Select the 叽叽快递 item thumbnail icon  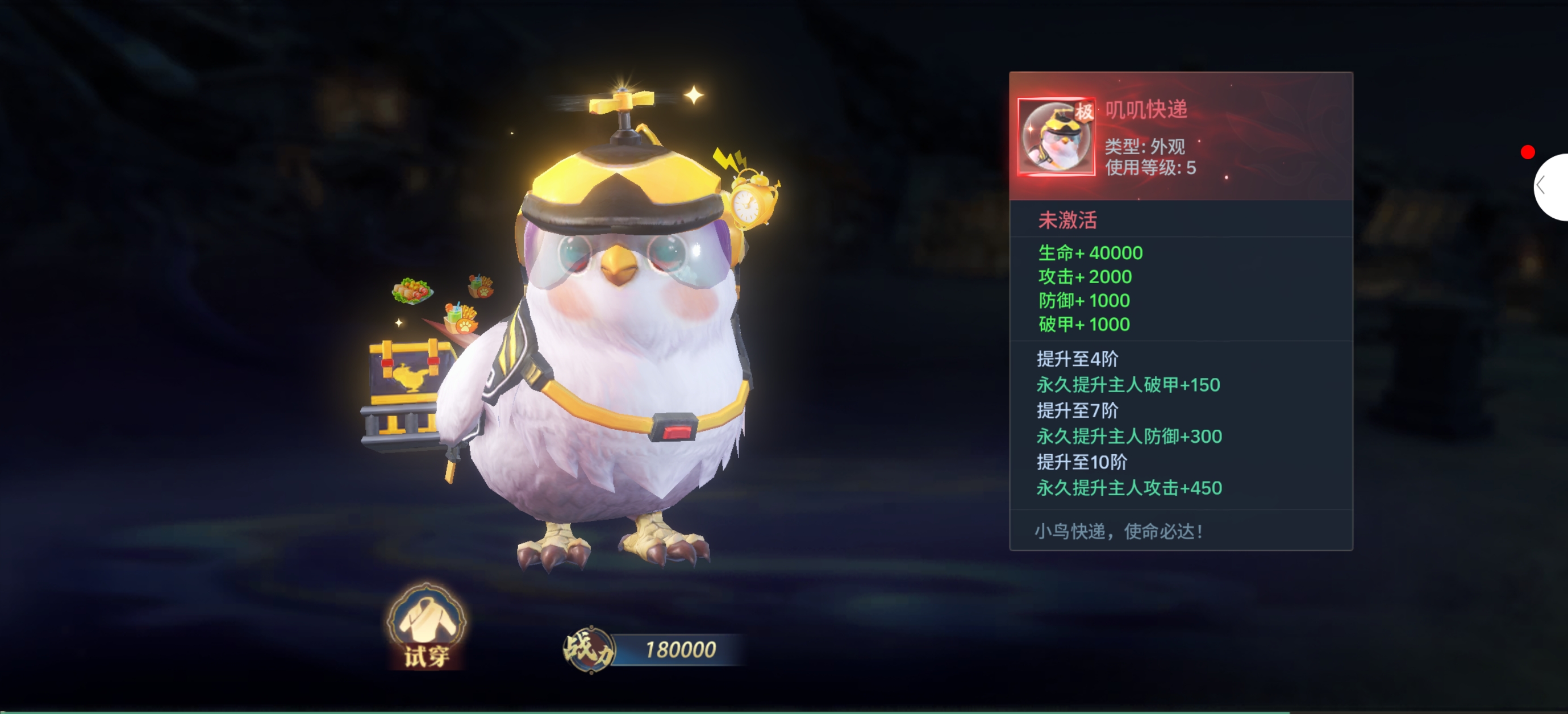coord(1056,137)
